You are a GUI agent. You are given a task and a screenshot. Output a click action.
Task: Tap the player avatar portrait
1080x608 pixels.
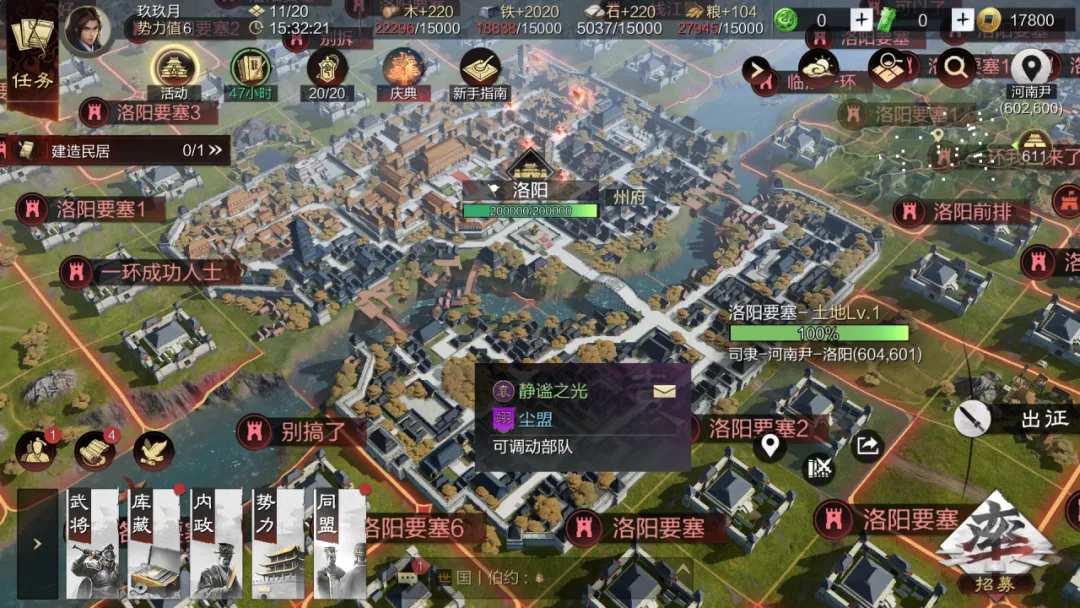[88, 28]
